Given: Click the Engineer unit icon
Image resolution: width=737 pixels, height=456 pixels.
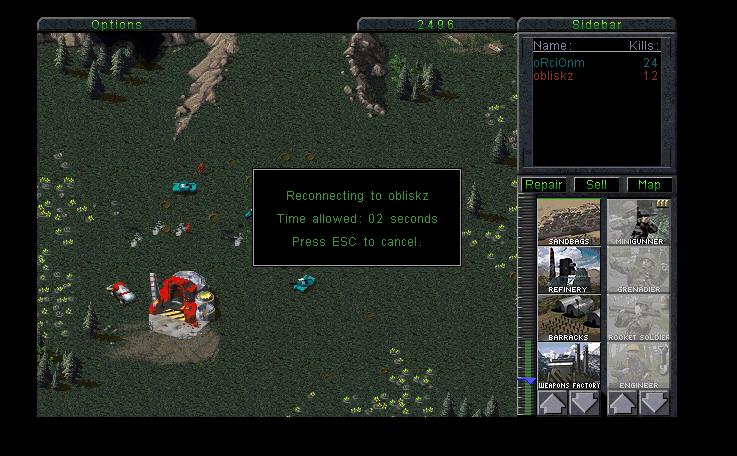Looking at the screenshot, I should pyautogui.click(x=639, y=366).
